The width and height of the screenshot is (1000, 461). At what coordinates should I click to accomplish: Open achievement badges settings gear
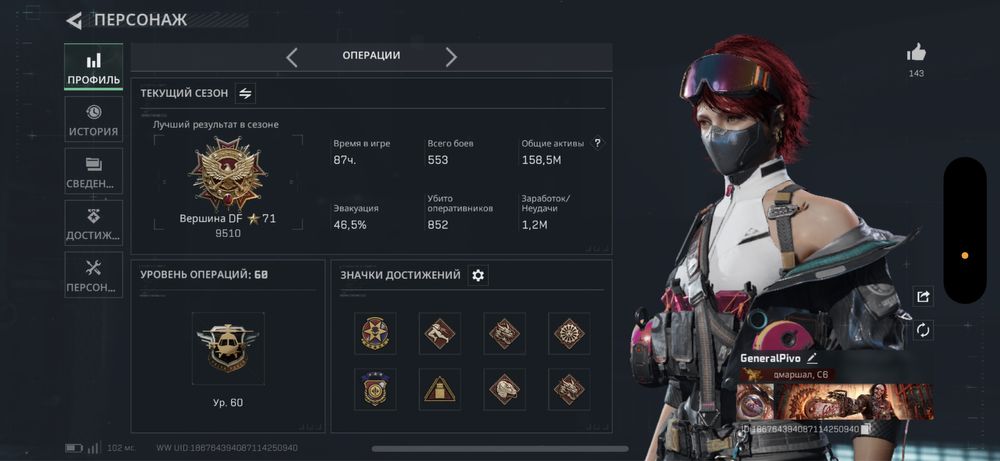[x=478, y=275]
